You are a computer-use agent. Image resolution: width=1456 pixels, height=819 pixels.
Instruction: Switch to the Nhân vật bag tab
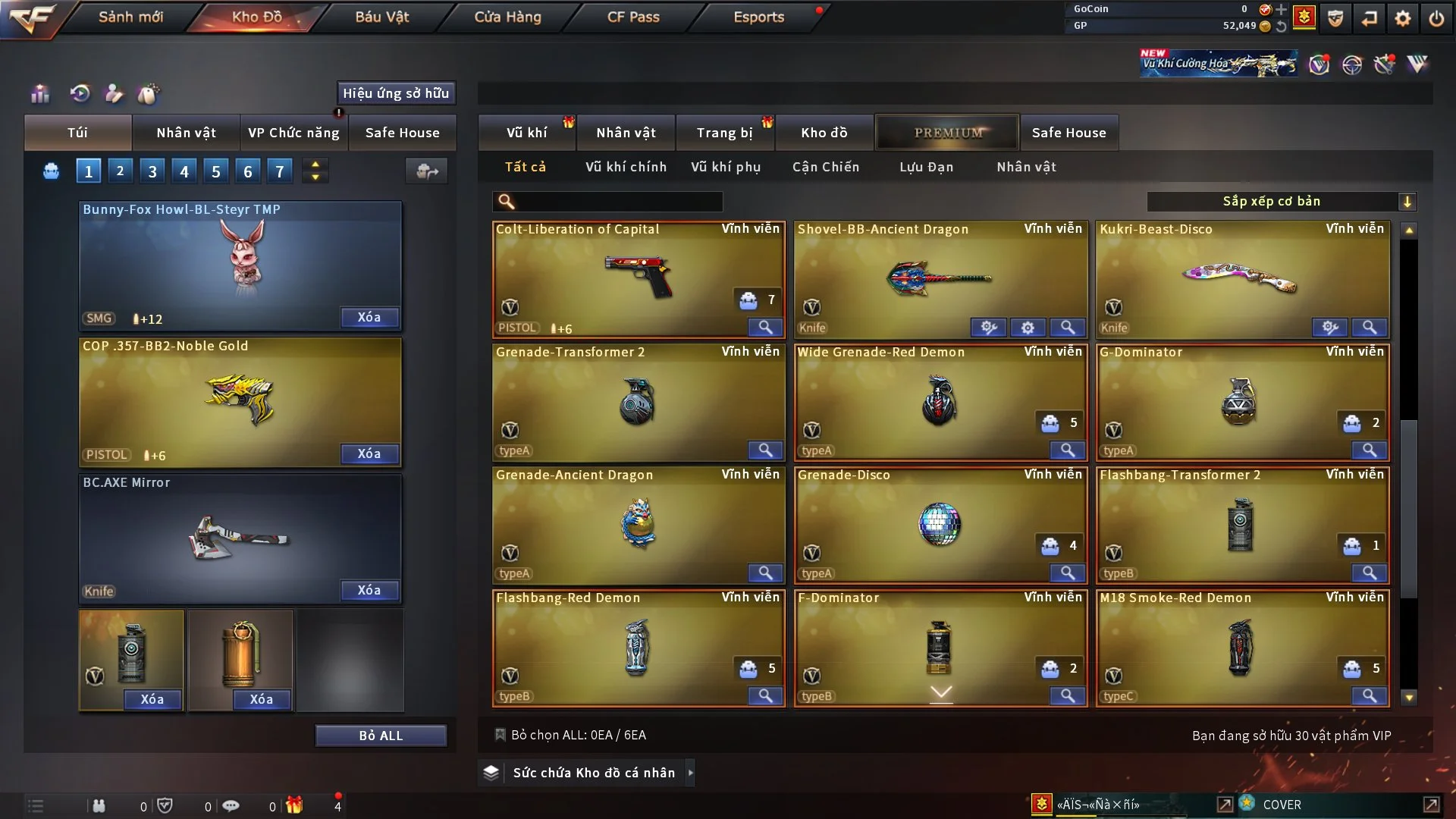point(186,133)
